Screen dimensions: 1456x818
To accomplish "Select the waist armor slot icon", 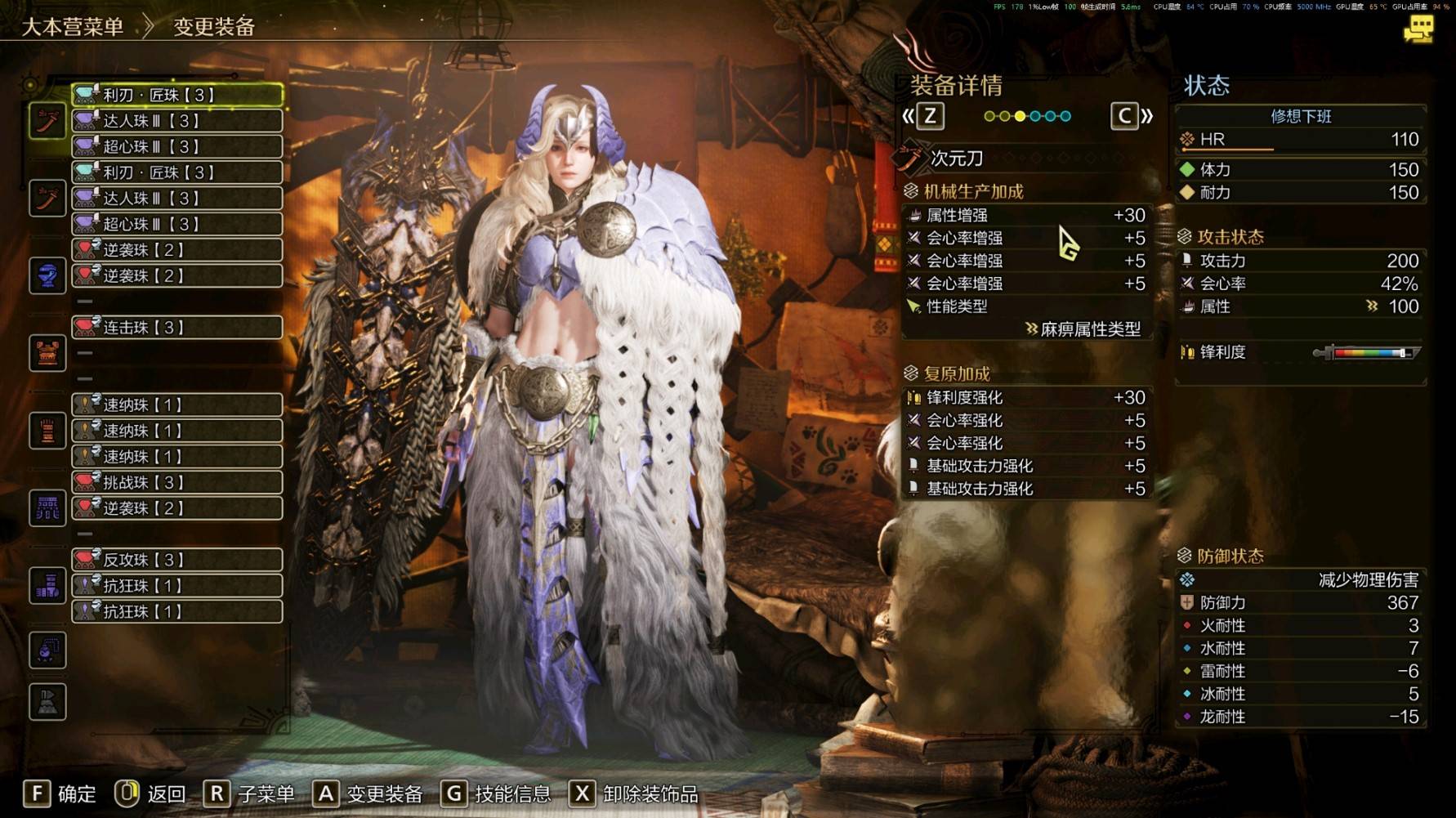I will (47, 507).
